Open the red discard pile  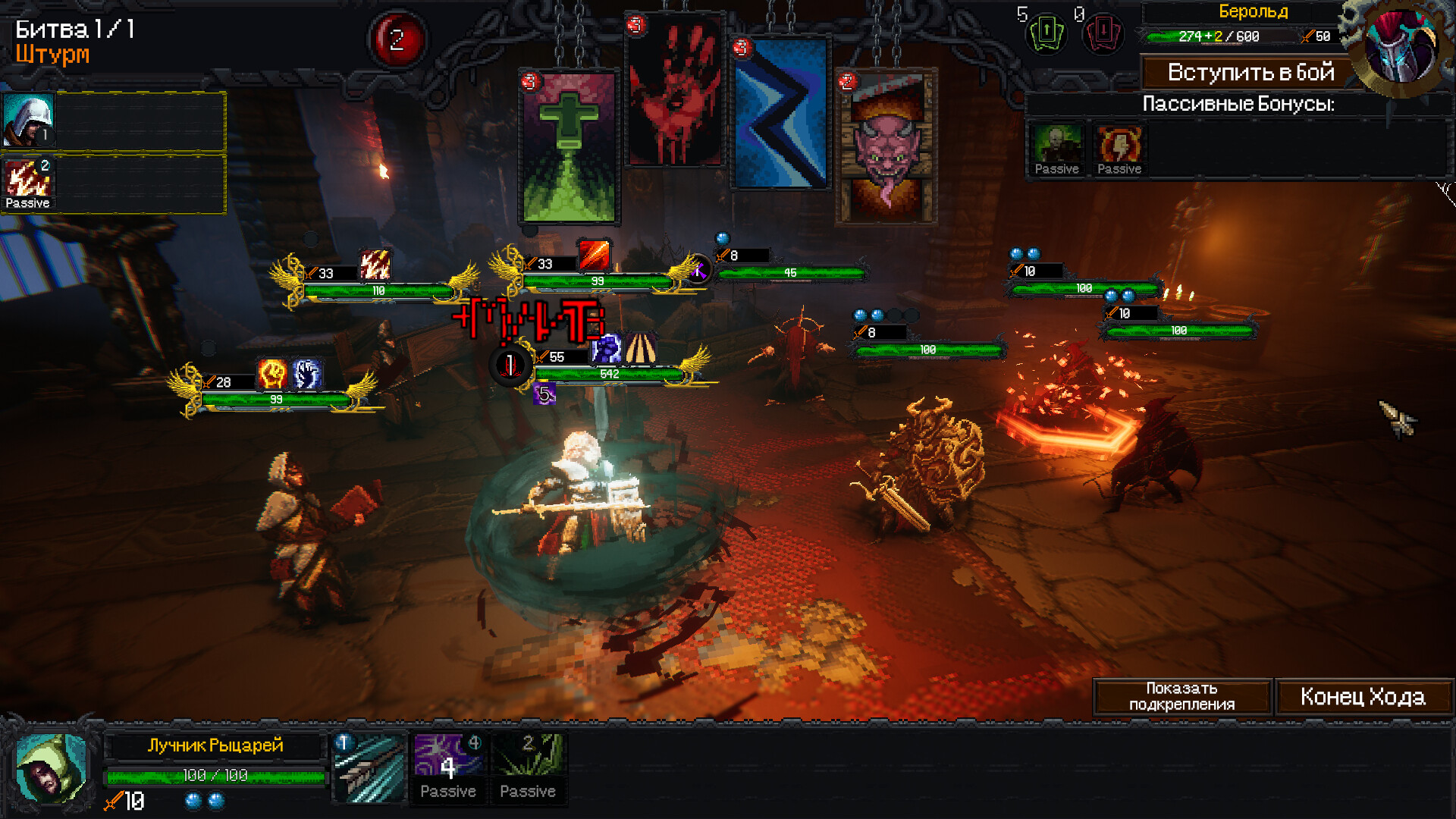click(x=1103, y=33)
